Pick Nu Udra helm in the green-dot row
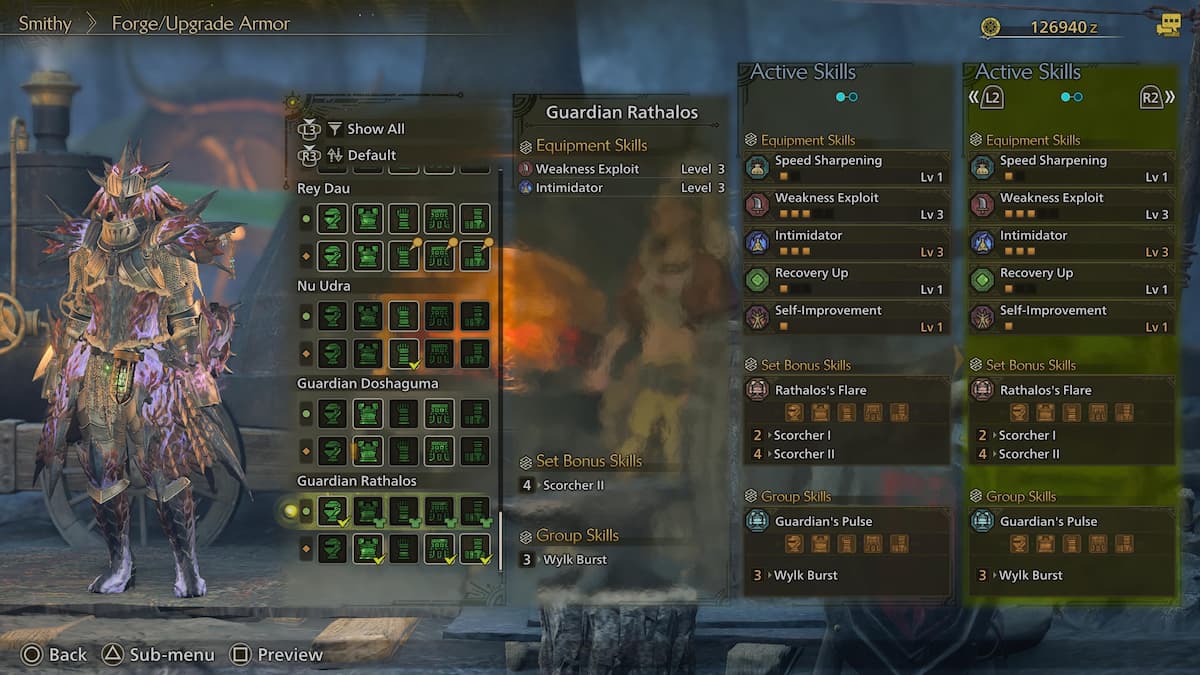The image size is (1200, 675). tap(332, 317)
